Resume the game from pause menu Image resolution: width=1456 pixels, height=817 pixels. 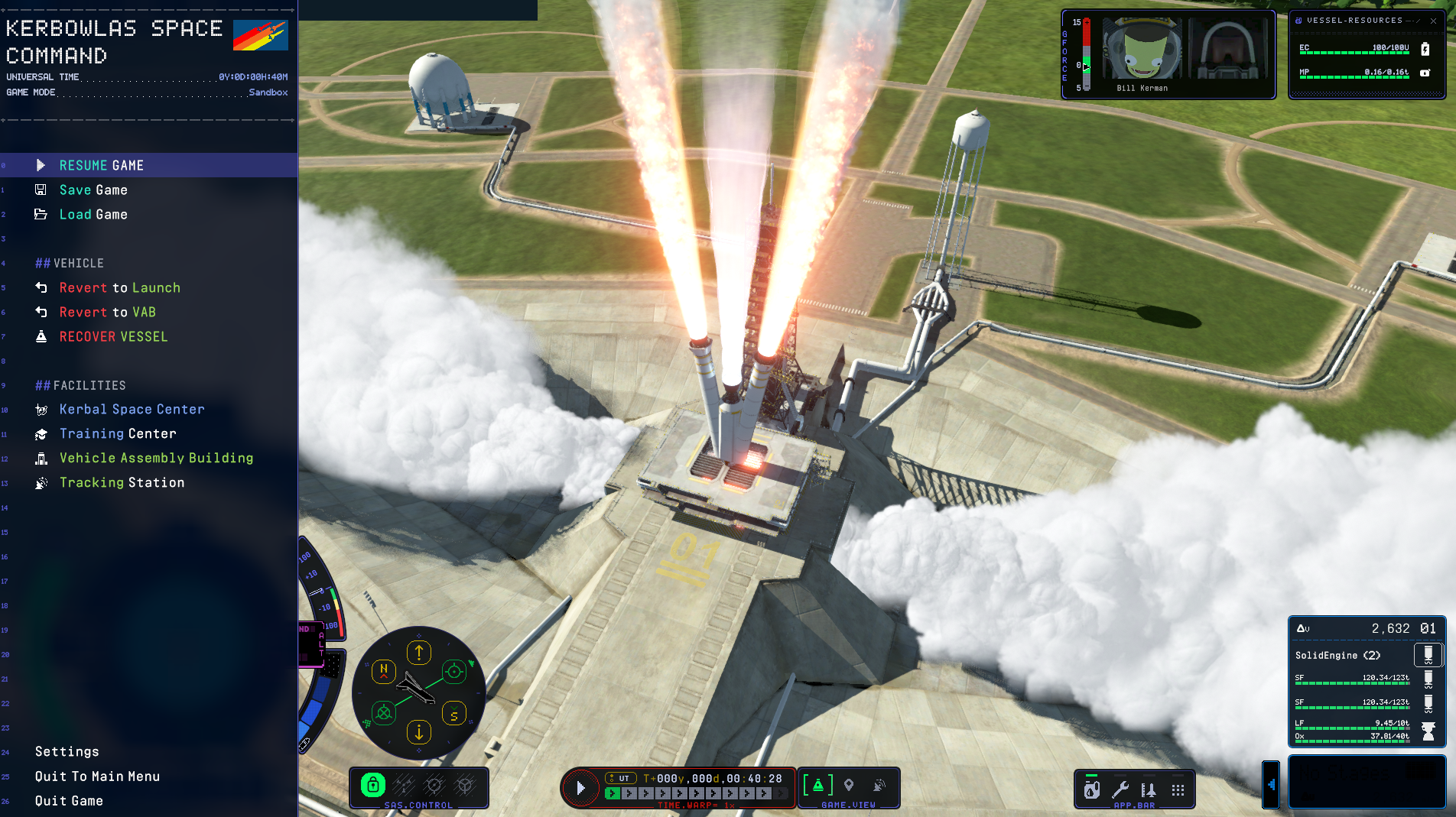(101, 165)
